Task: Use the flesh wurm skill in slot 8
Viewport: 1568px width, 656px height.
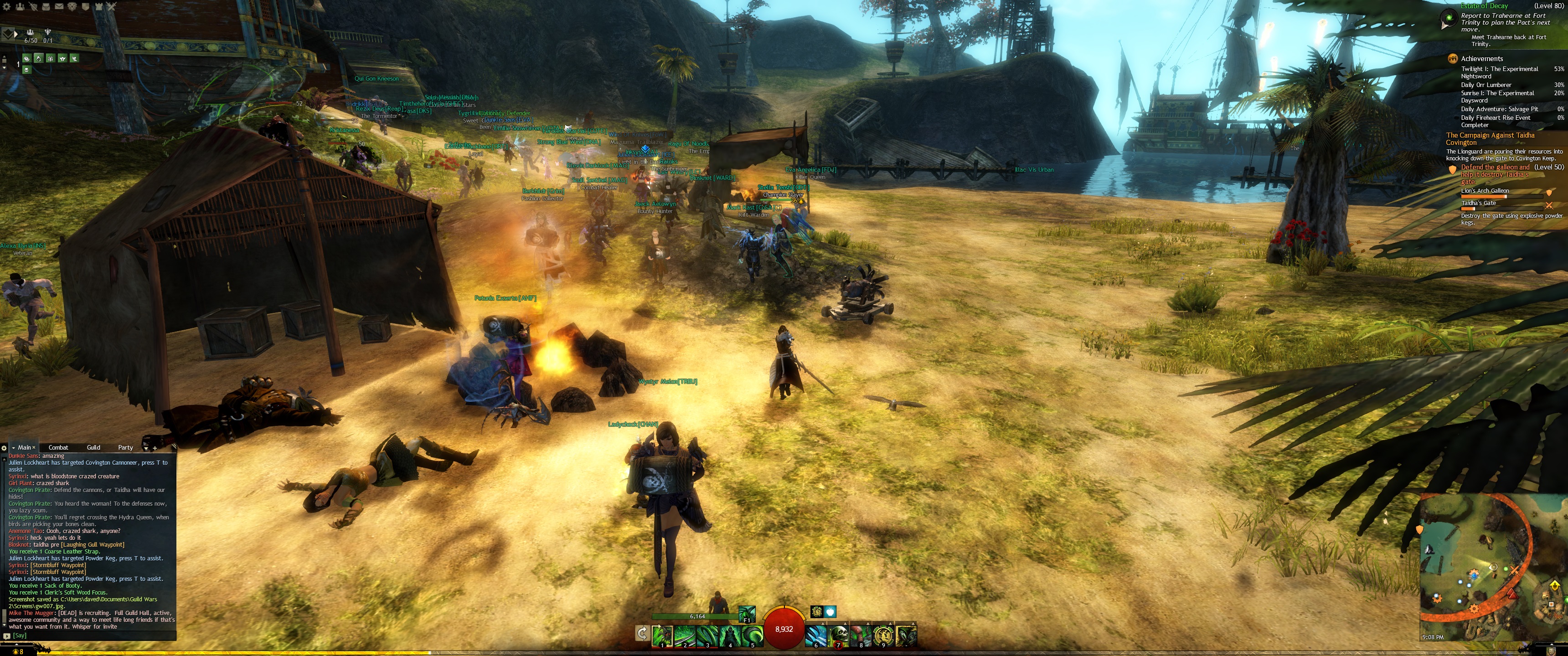Action: [x=861, y=635]
